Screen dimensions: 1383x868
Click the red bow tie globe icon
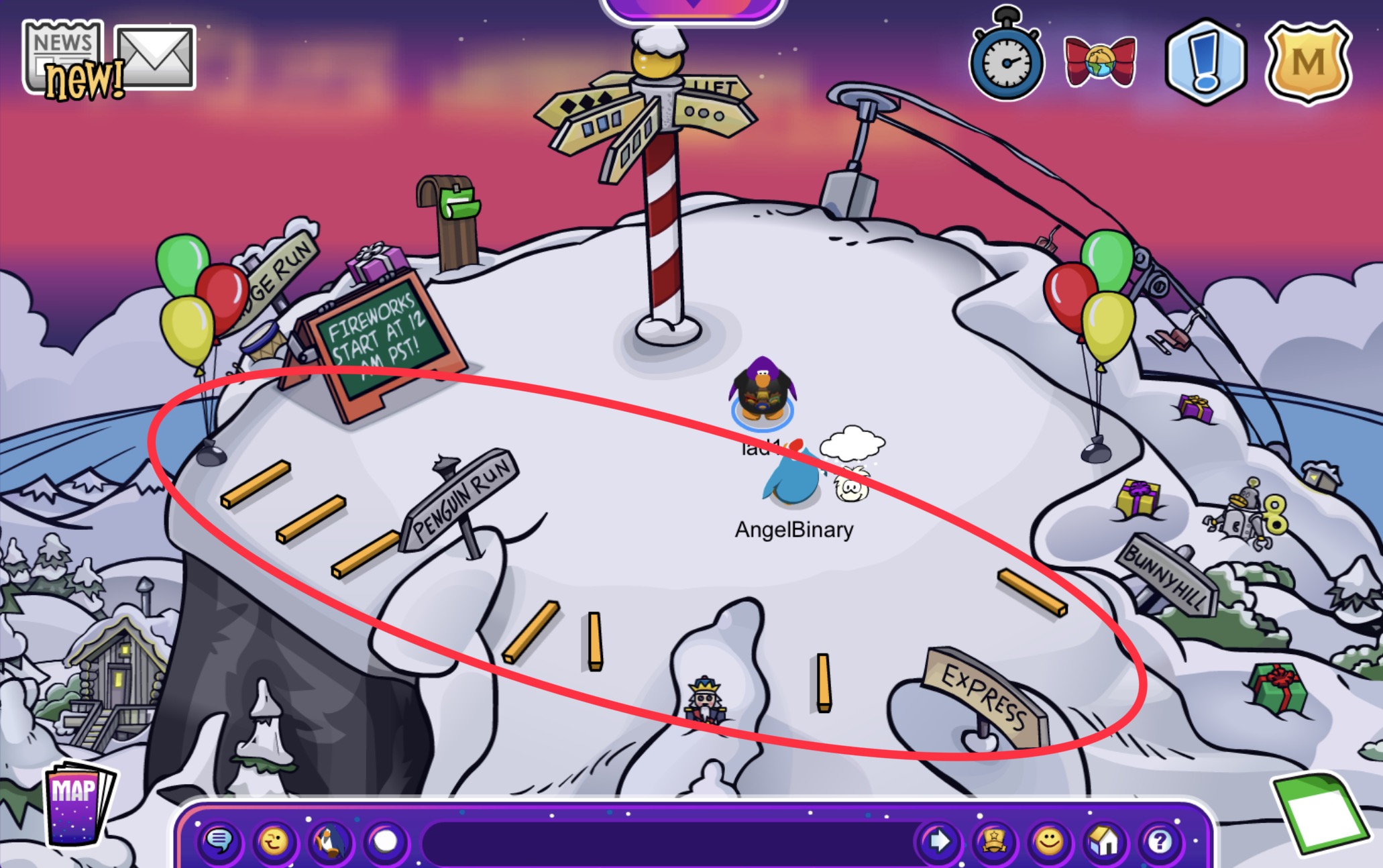coord(1101,62)
